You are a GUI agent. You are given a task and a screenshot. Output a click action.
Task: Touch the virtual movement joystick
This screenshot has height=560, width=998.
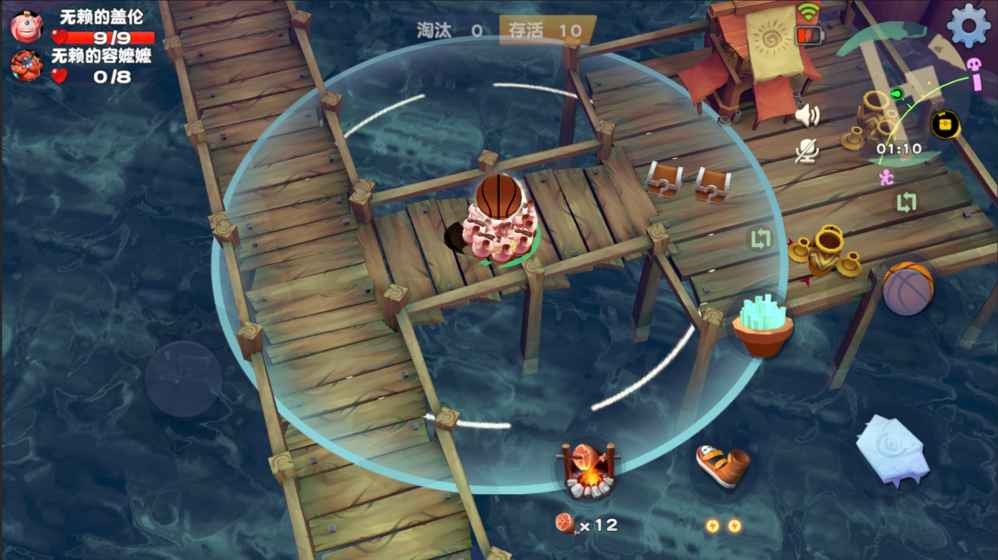(183, 378)
